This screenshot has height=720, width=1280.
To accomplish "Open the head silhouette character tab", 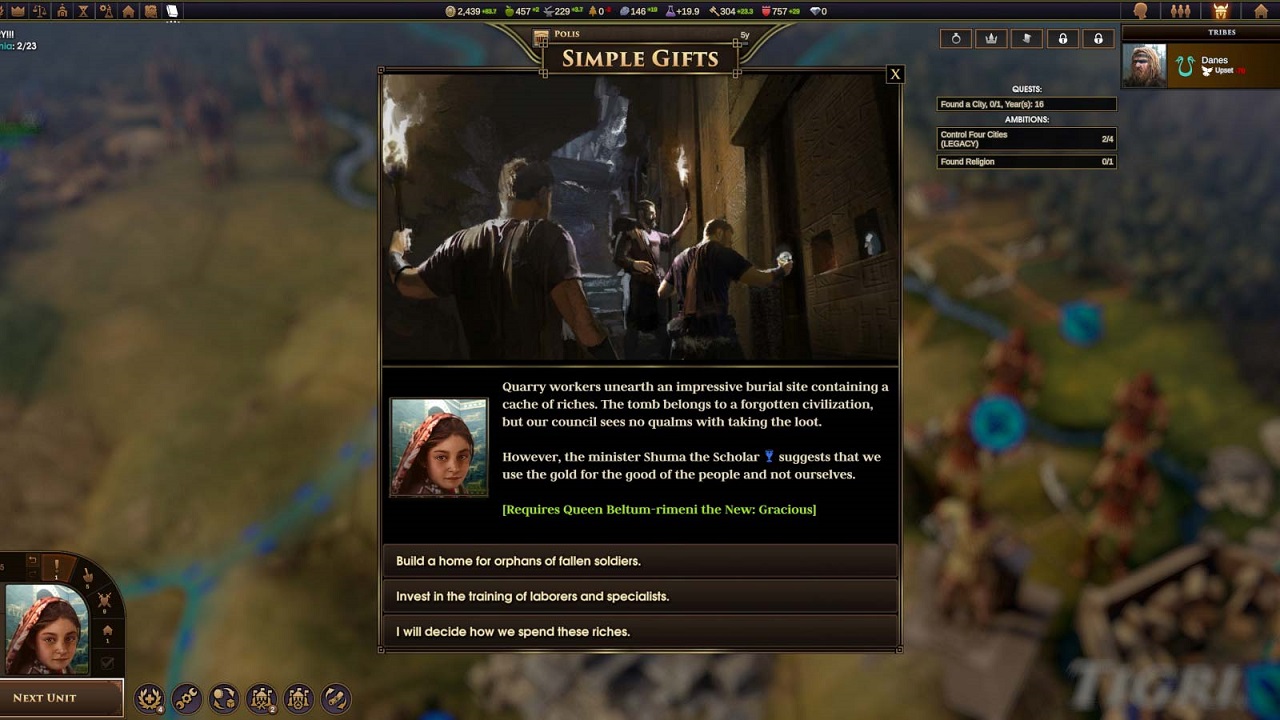I will tap(1141, 11).
